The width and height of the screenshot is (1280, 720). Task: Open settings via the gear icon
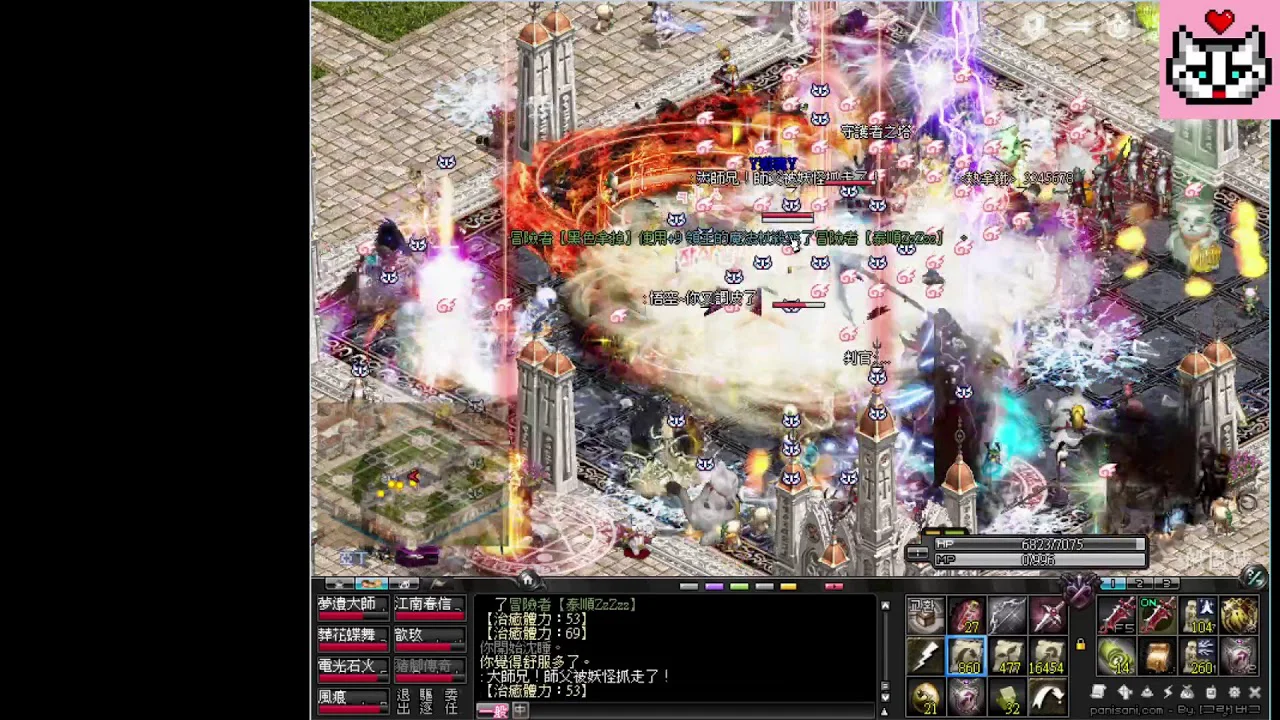[x=1233, y=692]
